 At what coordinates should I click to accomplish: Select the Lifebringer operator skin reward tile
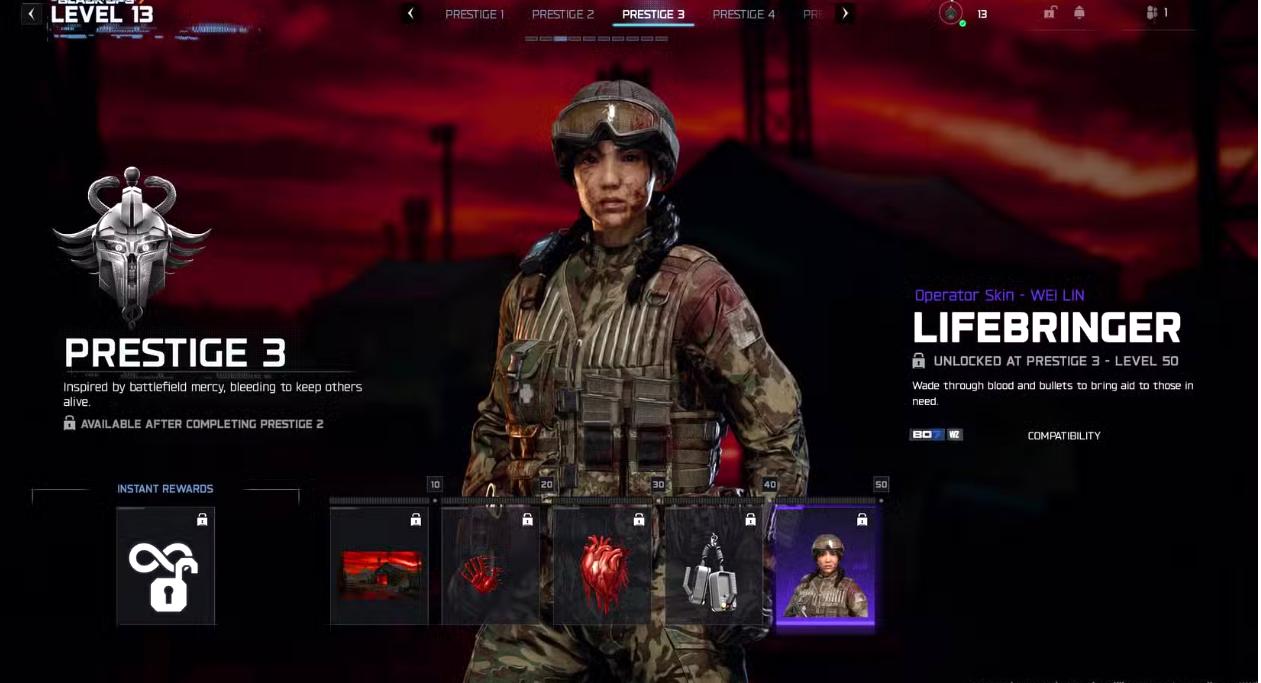[825, 567]
